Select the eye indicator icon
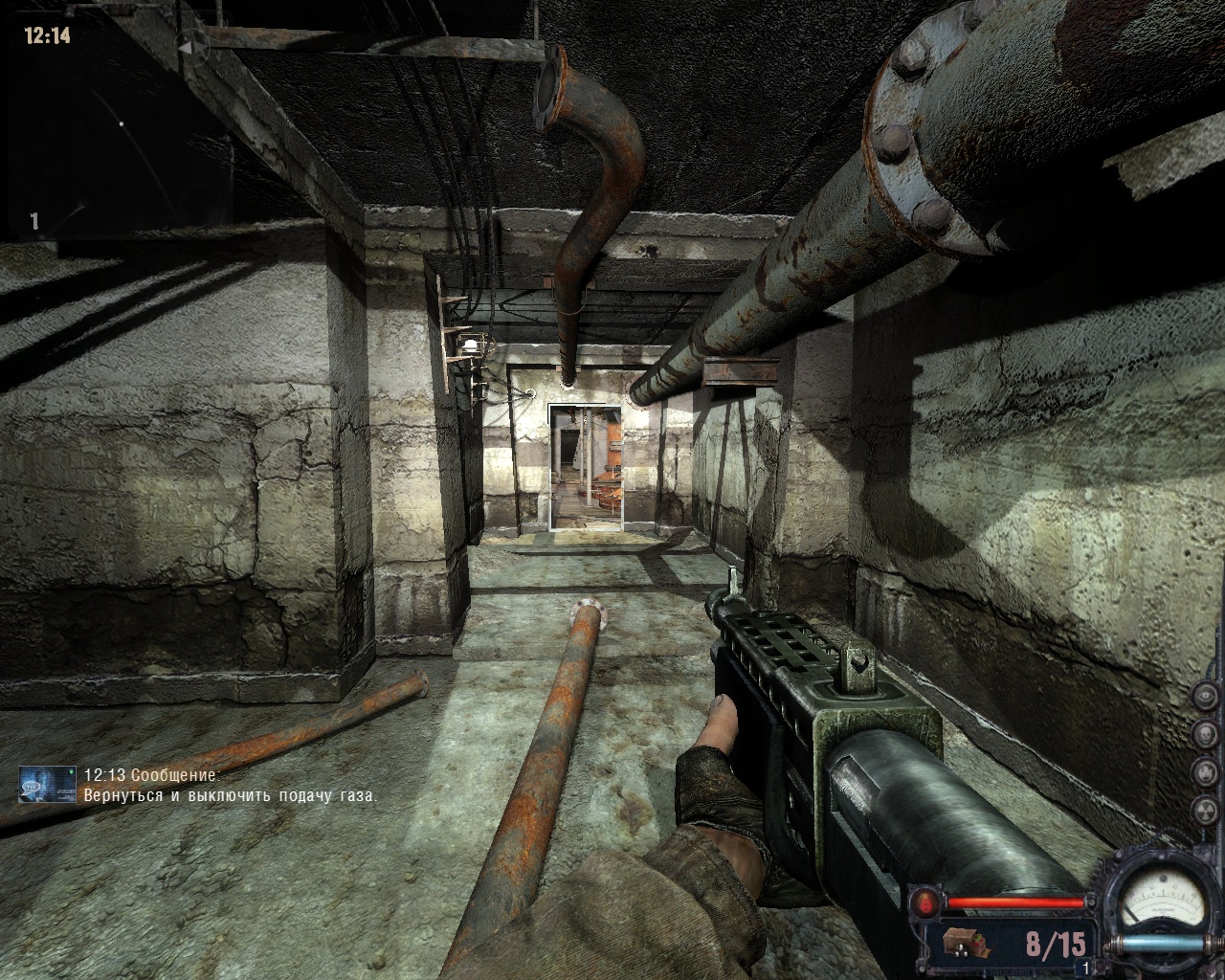The image size is (1225, 980). click(x=1205, y=696)
